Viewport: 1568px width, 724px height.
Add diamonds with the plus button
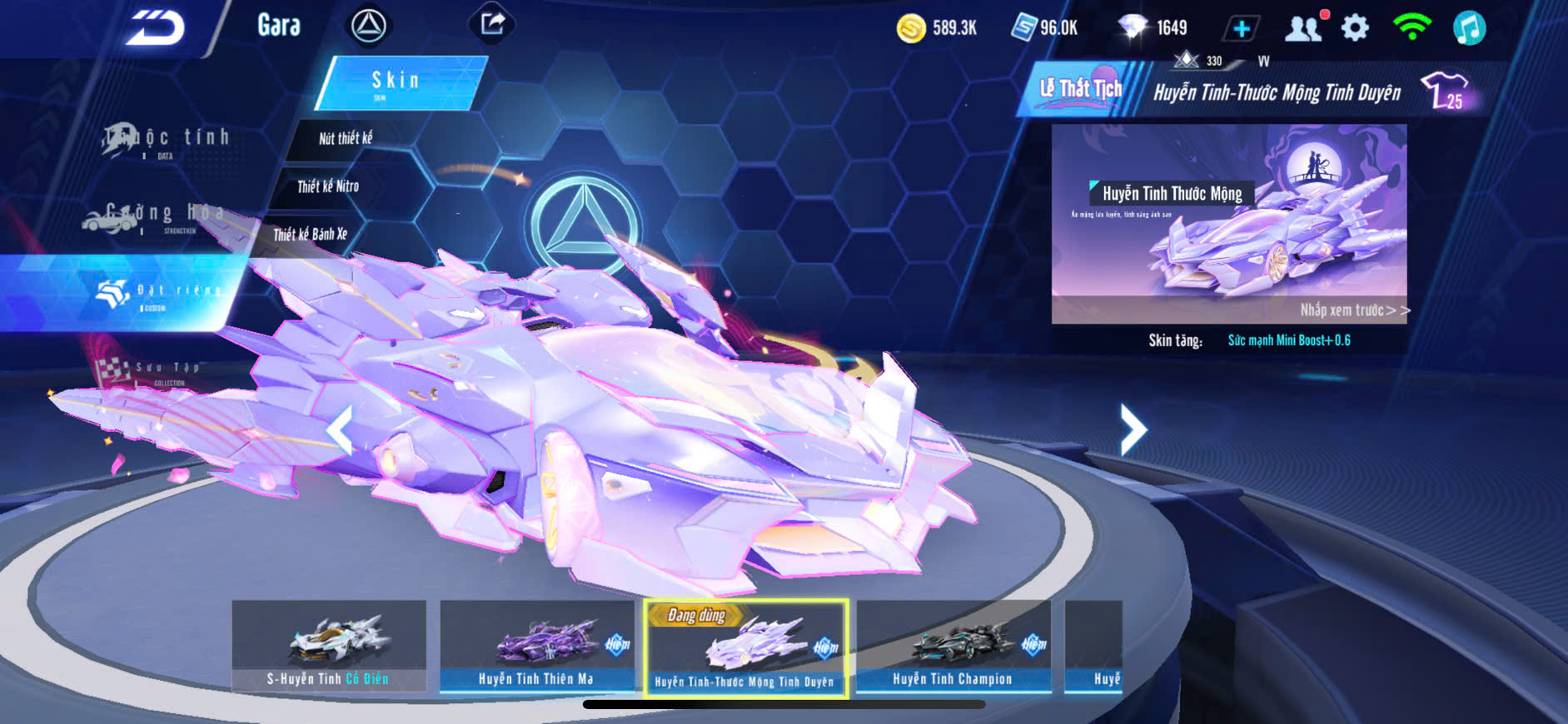tap(1241, 29)
